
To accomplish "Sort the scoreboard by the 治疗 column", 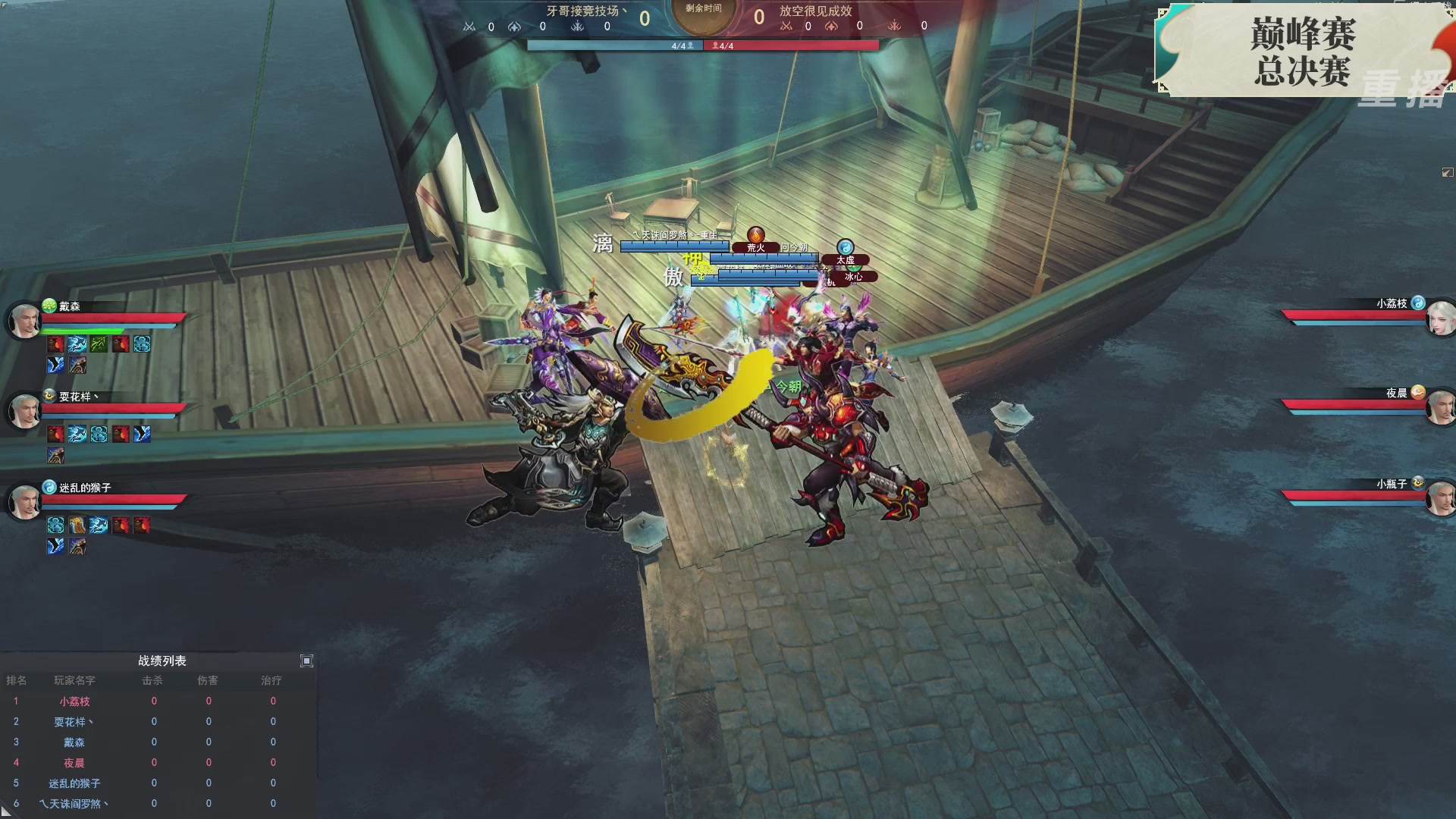I will (x=271, y=681).
